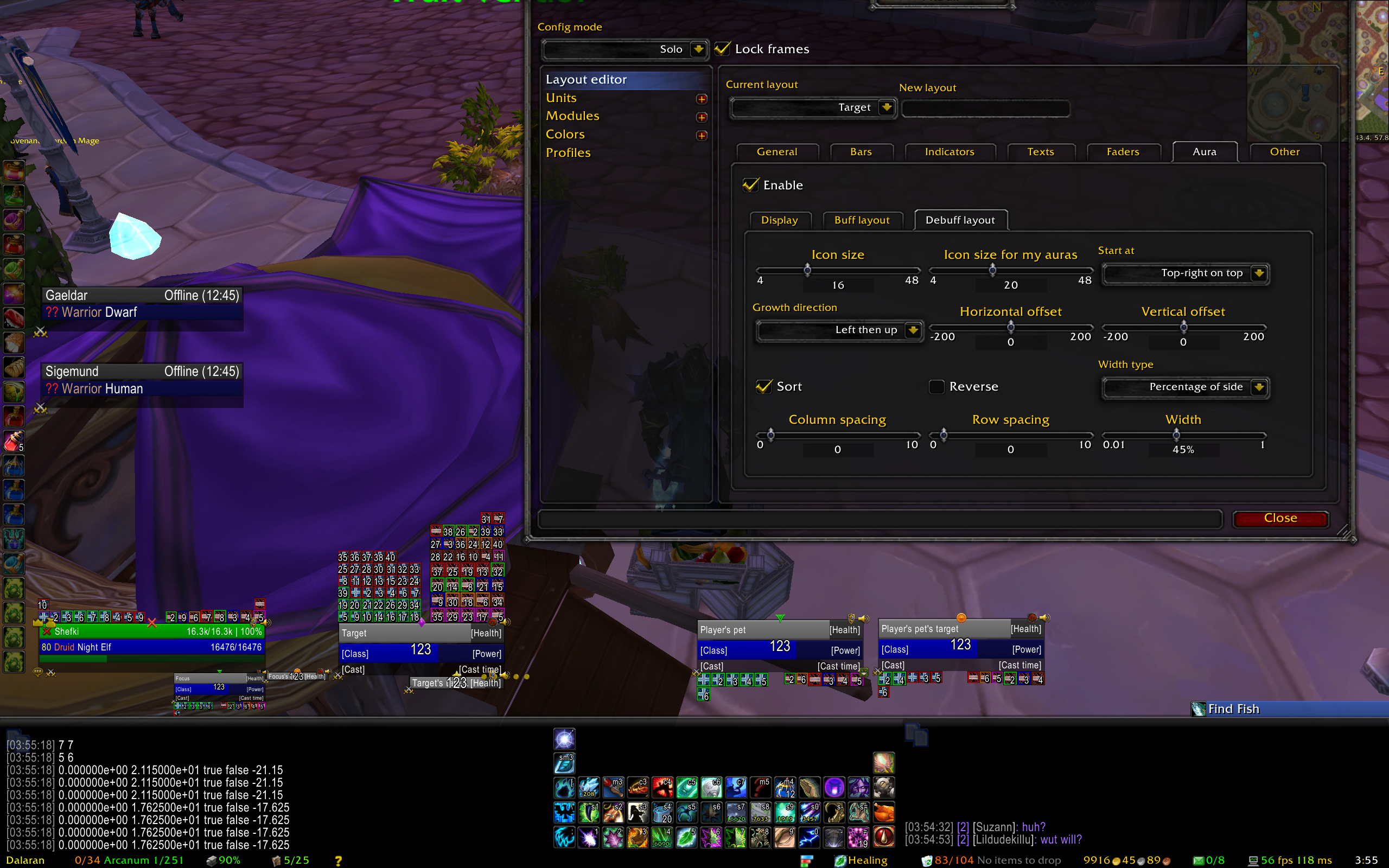Screen dimensions: 1389x868
Task: Expand the Units section
Action: point(702,99)
